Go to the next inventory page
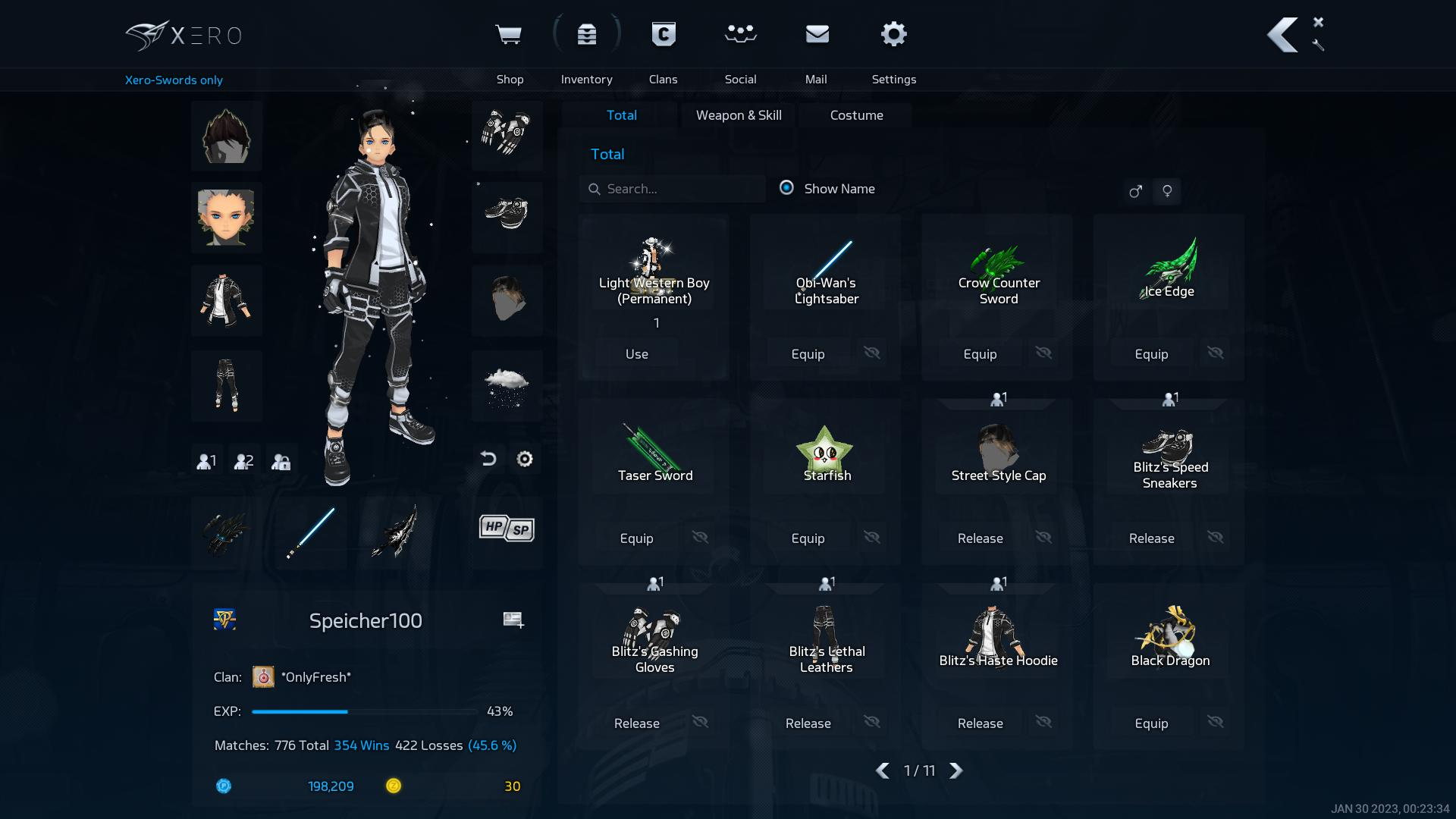The height and width of the screenshot is (819, 1456). [956, 770]
